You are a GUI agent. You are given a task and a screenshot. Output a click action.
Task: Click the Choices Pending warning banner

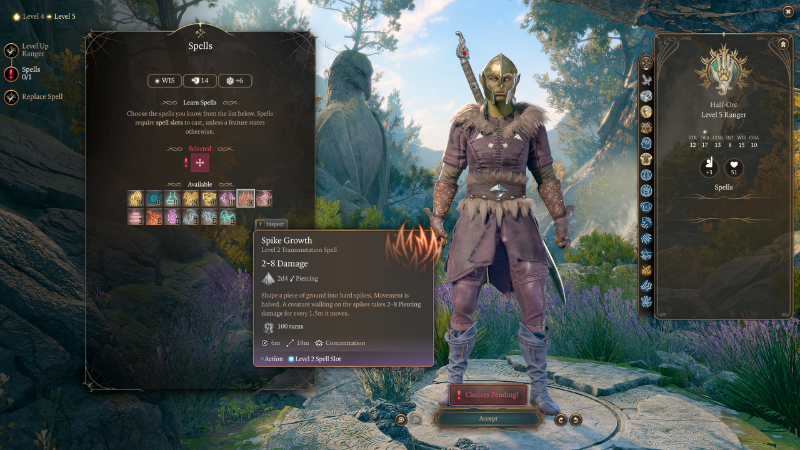click(x=487, y=395)
